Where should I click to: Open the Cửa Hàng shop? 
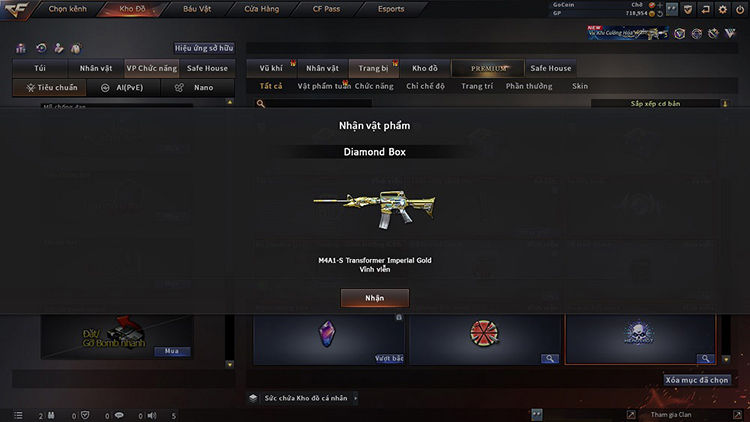coord(262,8)
